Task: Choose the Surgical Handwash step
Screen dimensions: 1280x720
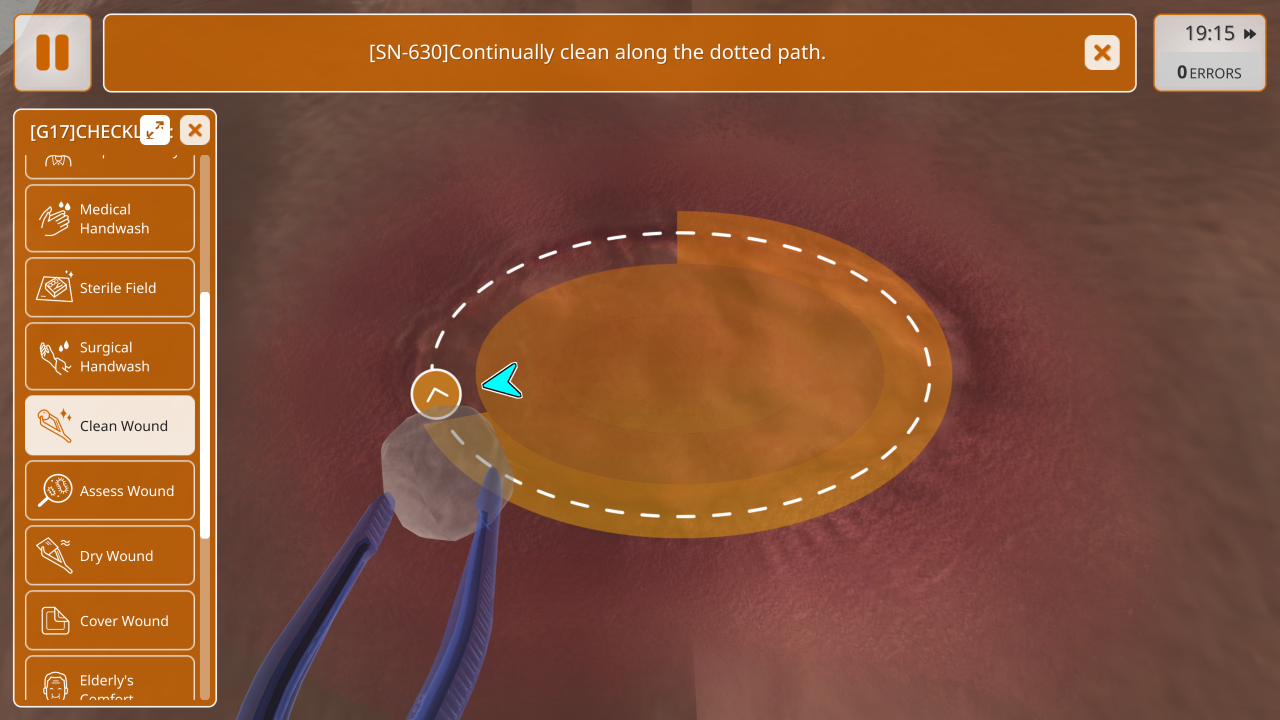Action: [110, 356]
